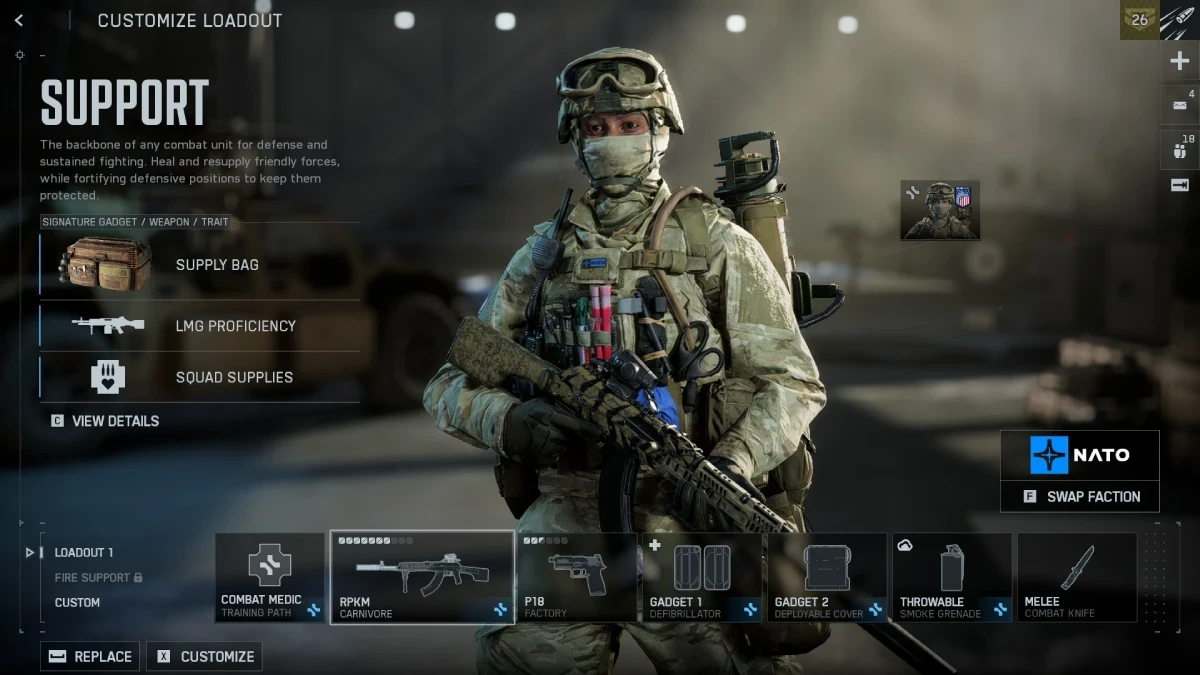The height and width of the screenshot is (675, 1200).
Task: Select the Throwable Smoke Grenade slot
Action: (952, 578)
